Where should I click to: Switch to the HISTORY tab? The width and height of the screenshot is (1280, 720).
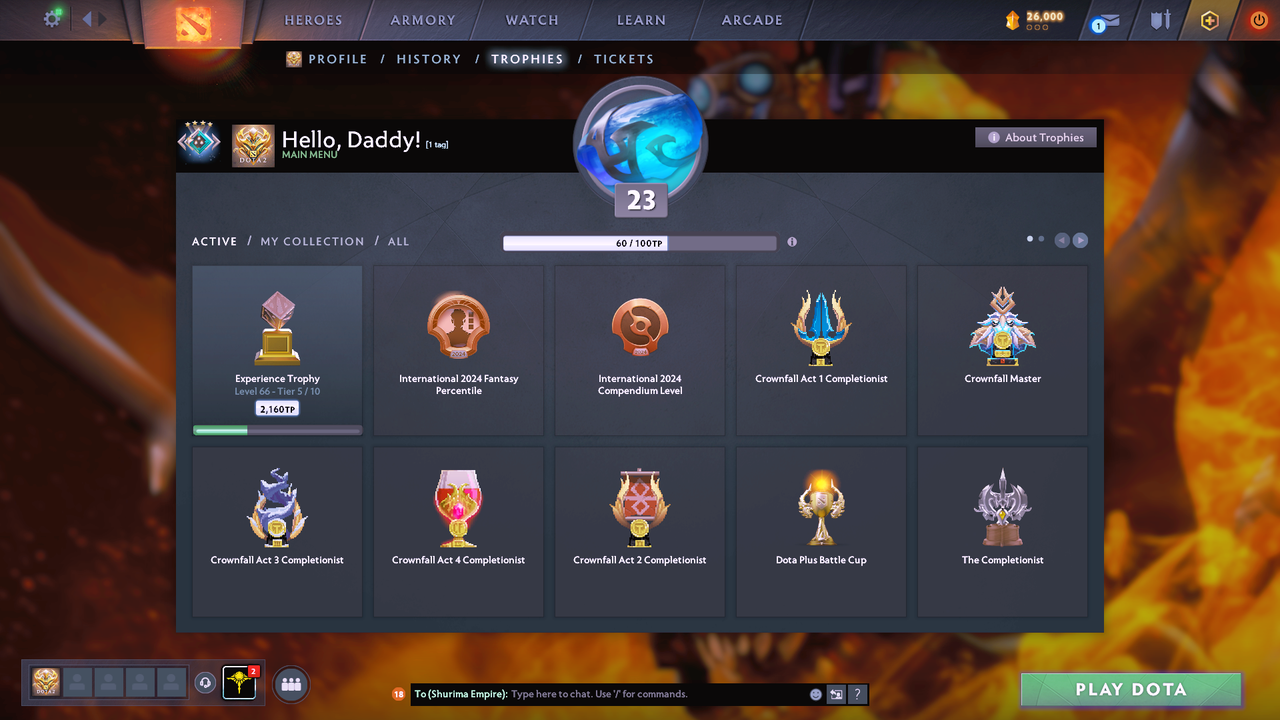tap(428, 59)
